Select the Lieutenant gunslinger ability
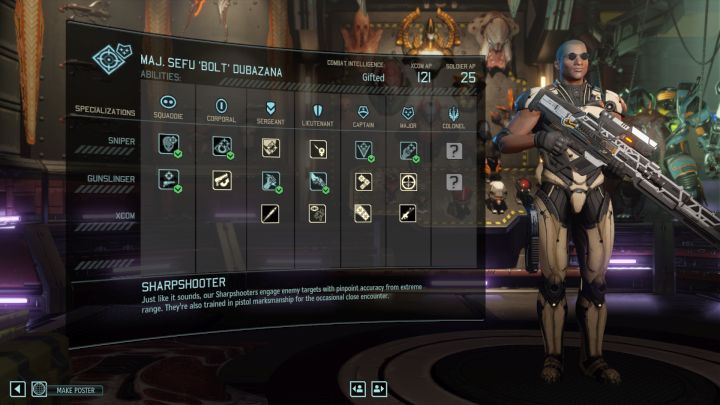 [x=317, y=181]
